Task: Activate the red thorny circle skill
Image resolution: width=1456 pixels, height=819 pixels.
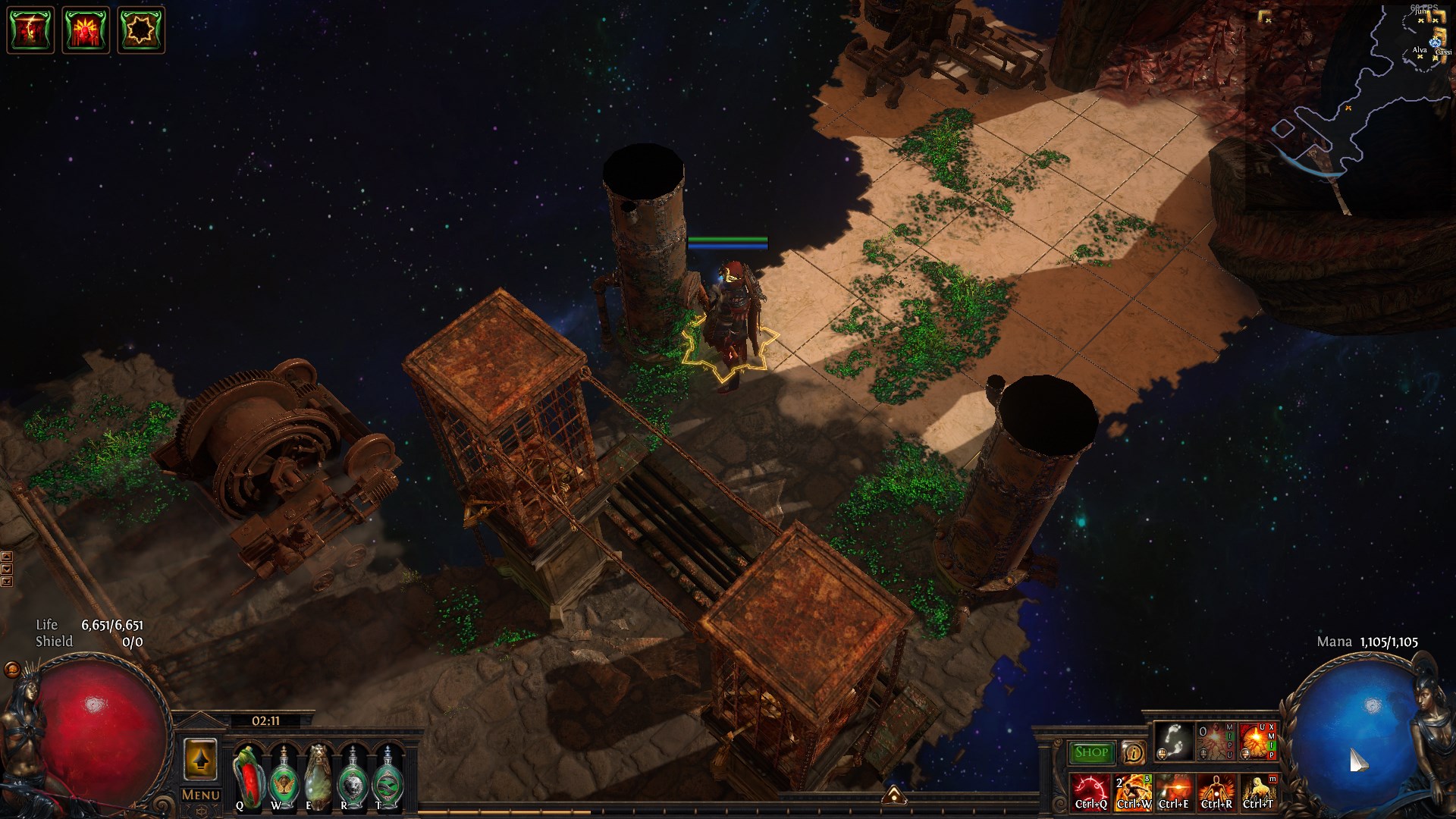Action: point(1090,792)
